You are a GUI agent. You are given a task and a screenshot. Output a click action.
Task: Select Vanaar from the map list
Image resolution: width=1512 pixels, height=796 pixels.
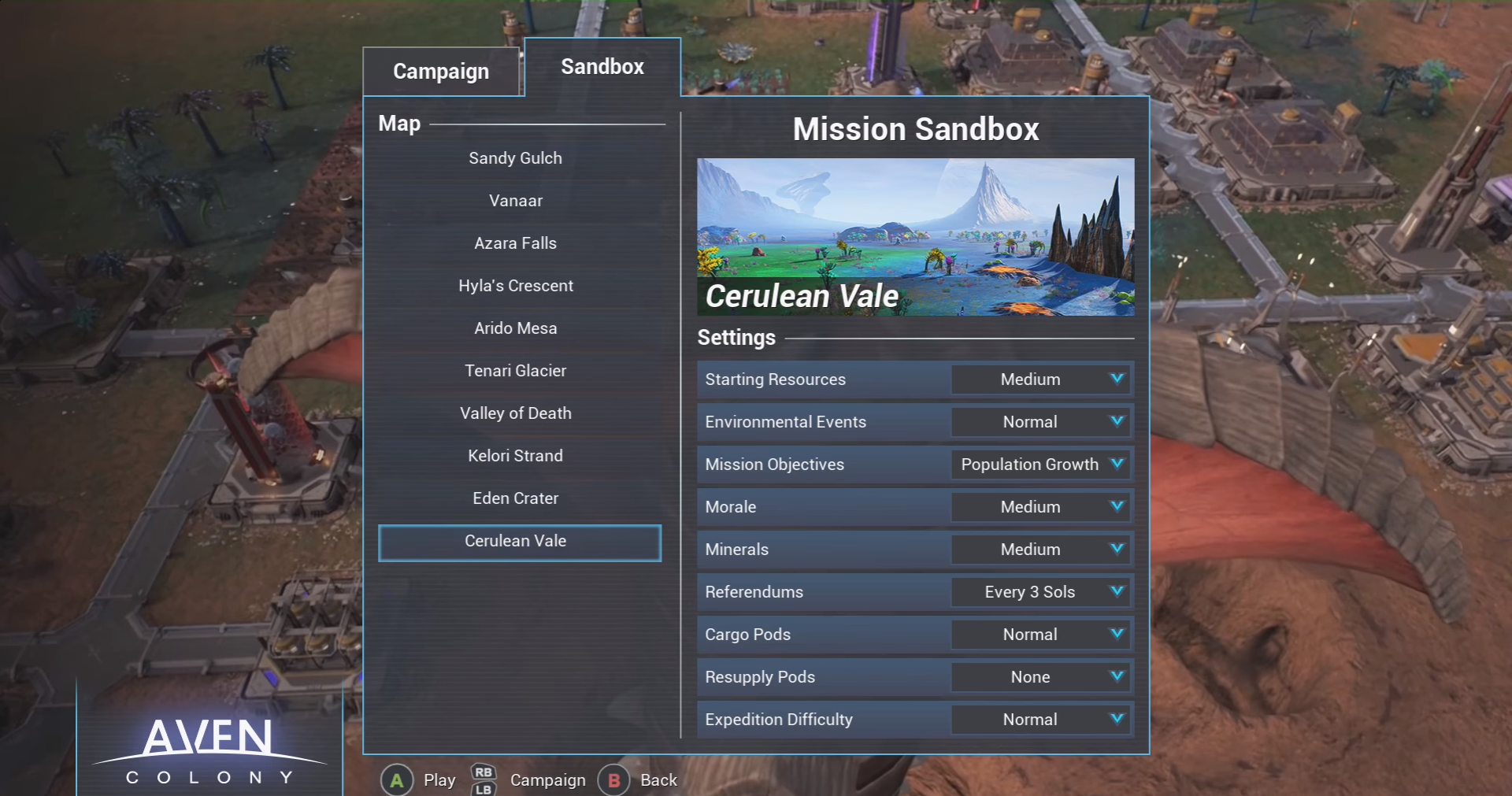516,201
